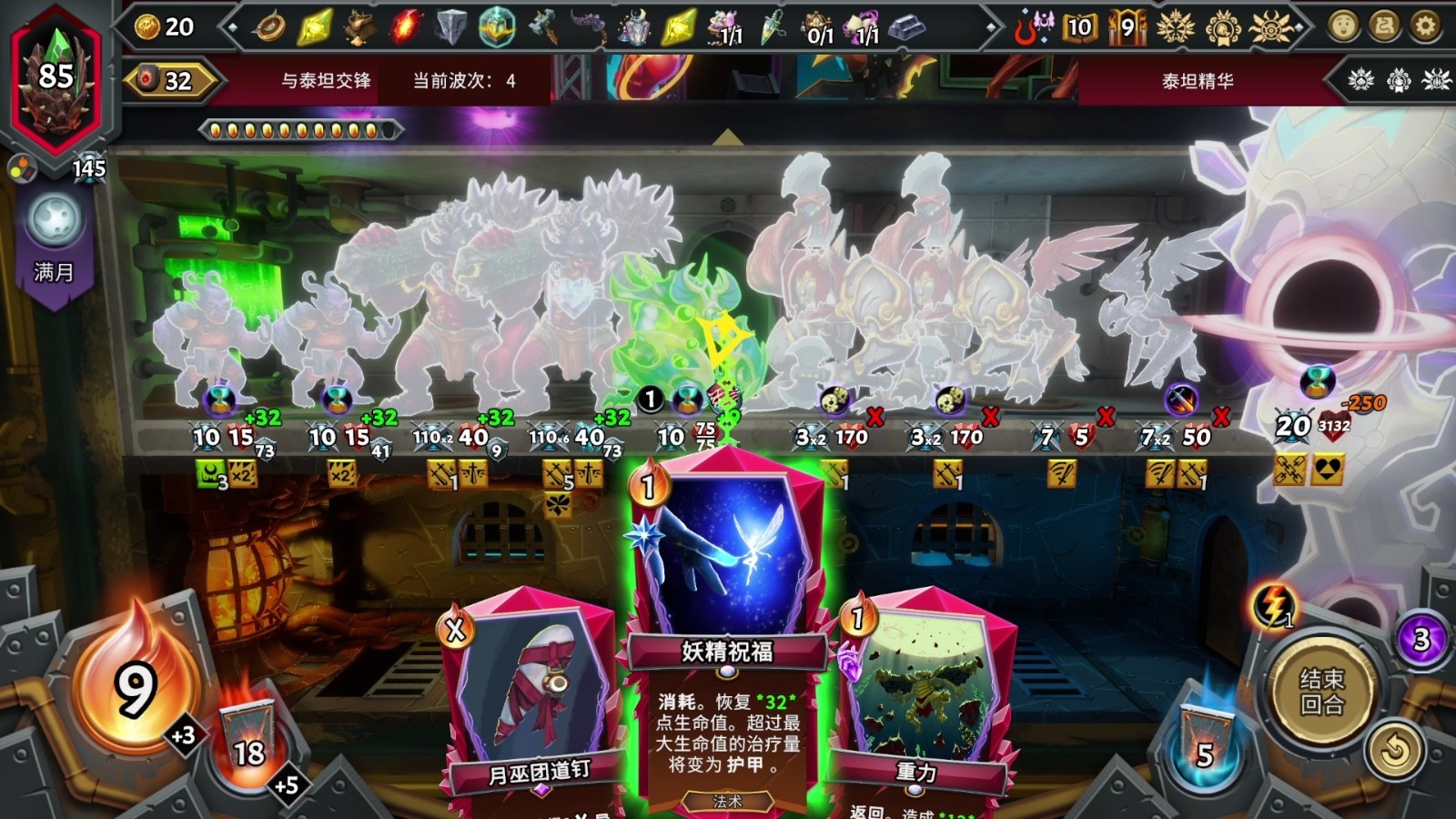Click the round face icon button
The image size is (1456, 819).
(1343, 26)
